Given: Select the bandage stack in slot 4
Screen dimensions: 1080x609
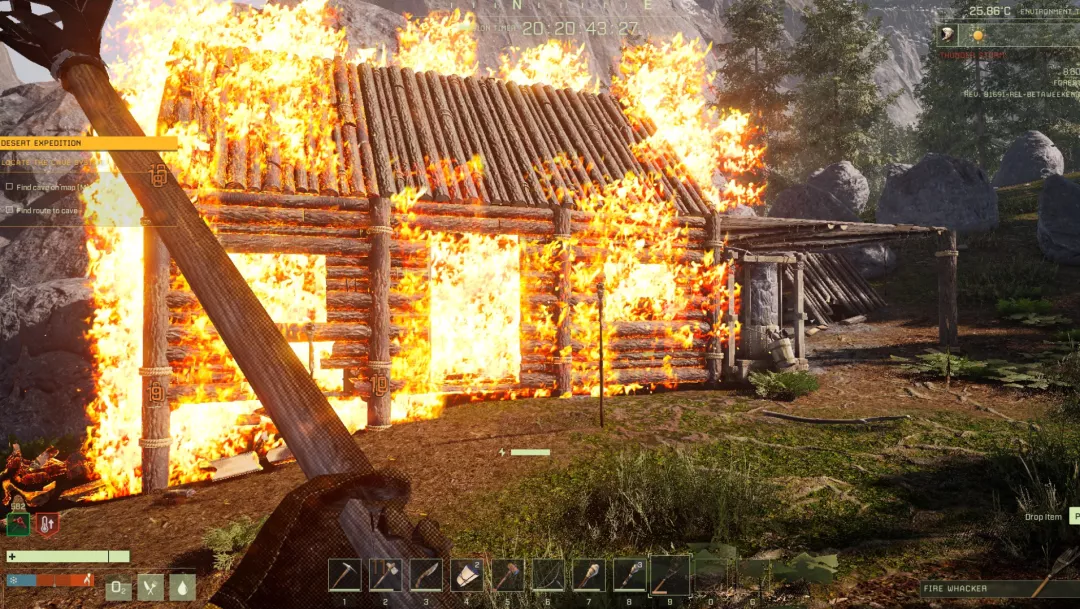Looking at the screenshot, I should [467, 575].
